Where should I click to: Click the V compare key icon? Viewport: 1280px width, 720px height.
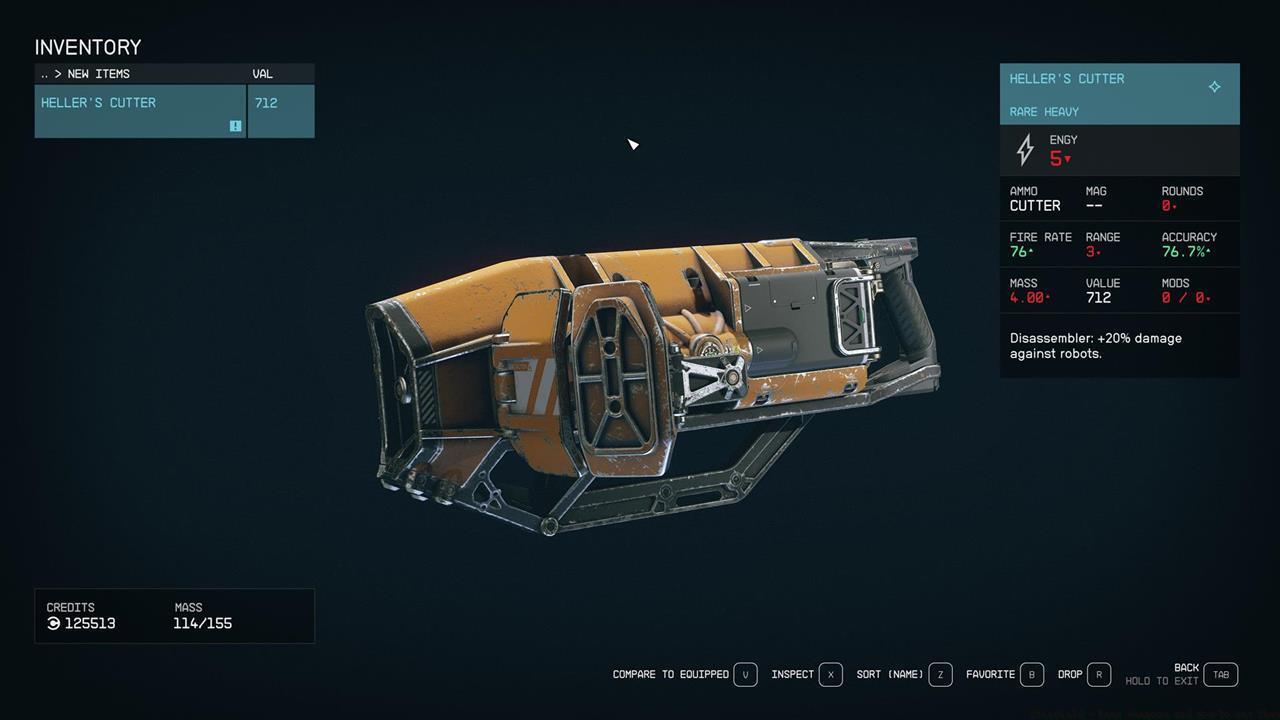745,674
